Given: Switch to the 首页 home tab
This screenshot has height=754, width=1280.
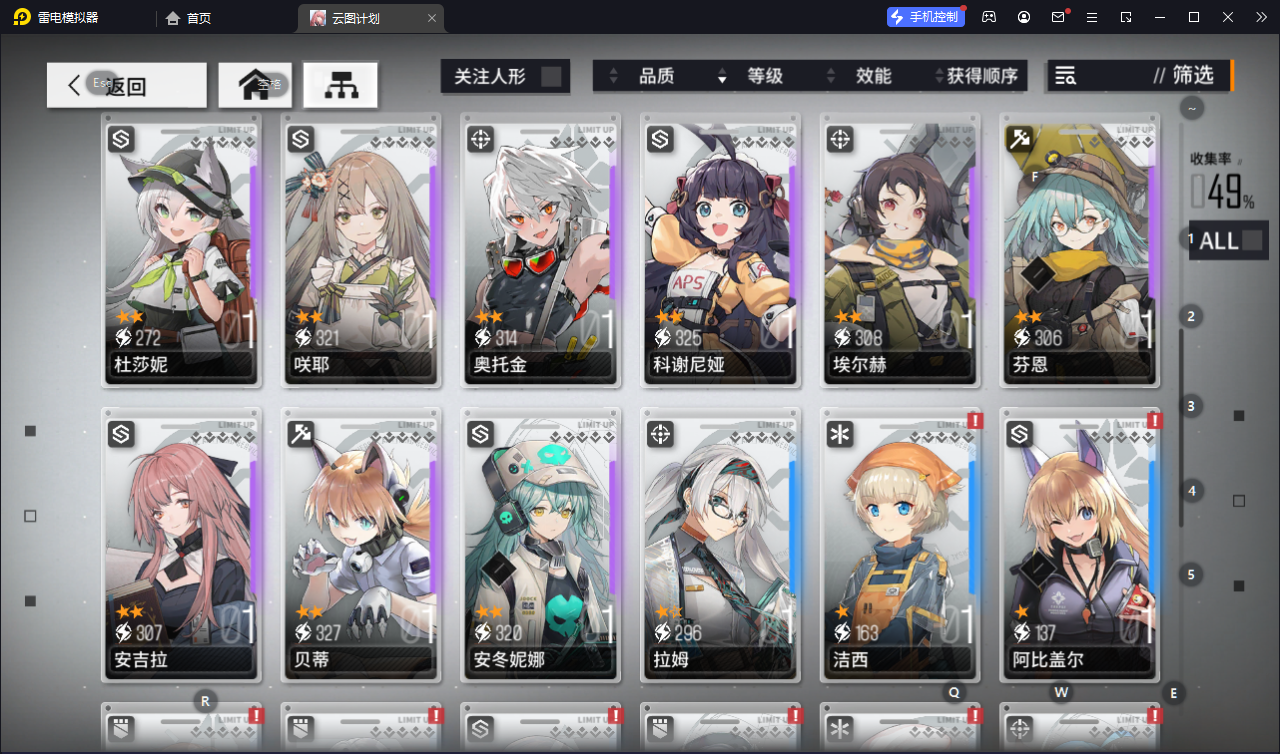Looking at the screenshot, I should [x=200, y=17].
